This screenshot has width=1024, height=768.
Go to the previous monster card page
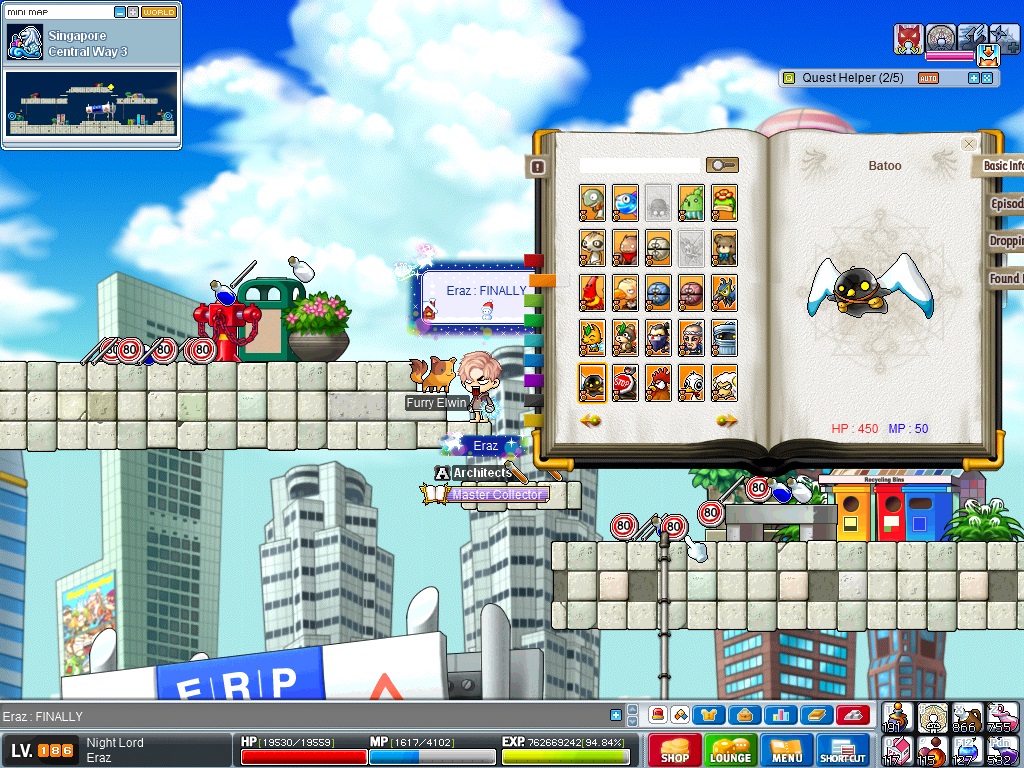click(x=591, y=421)
